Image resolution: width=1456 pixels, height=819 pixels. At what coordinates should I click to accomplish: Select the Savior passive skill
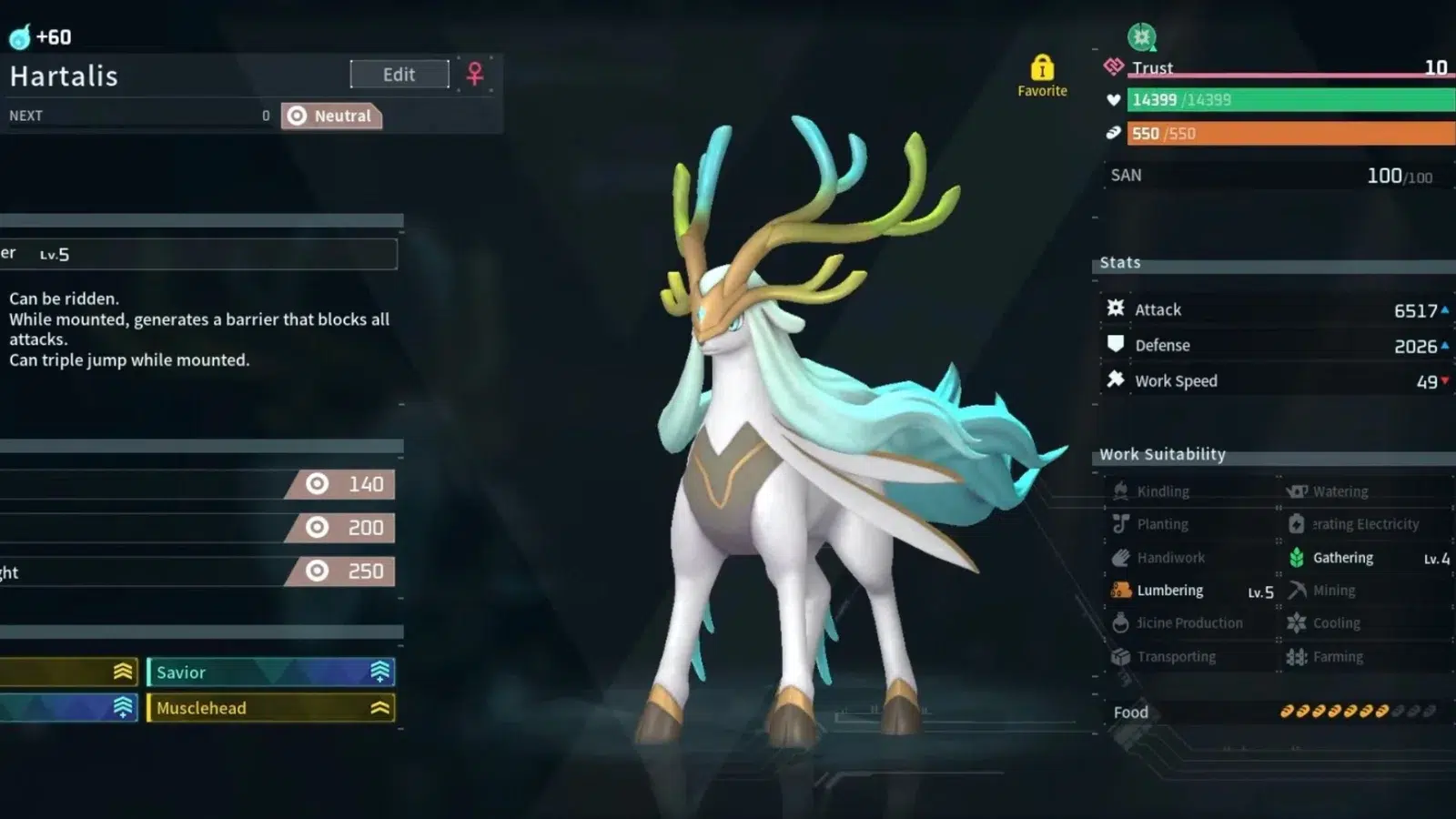(270, 672)
